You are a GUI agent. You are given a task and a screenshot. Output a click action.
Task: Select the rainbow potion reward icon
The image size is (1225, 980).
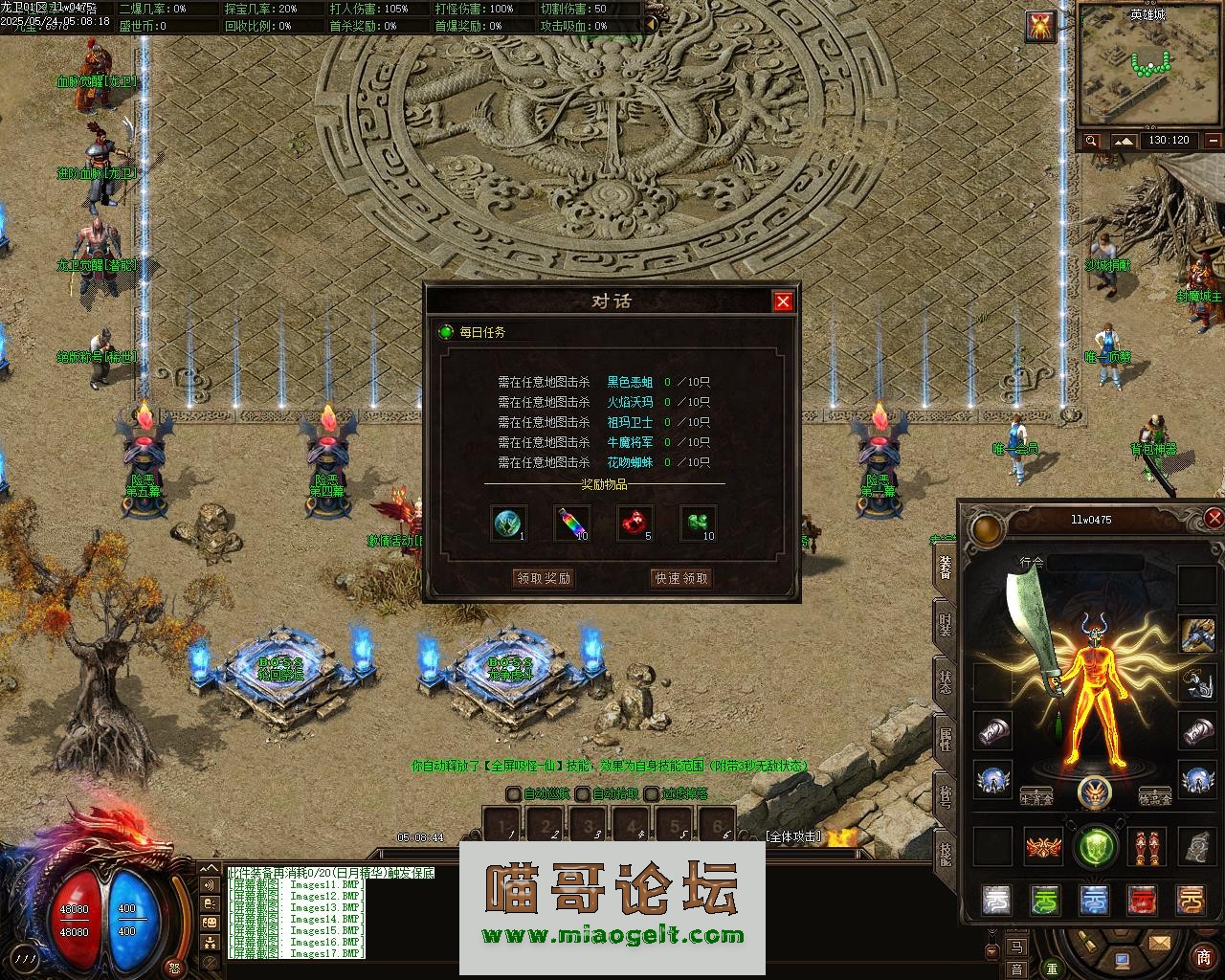(x=571, y=523)
